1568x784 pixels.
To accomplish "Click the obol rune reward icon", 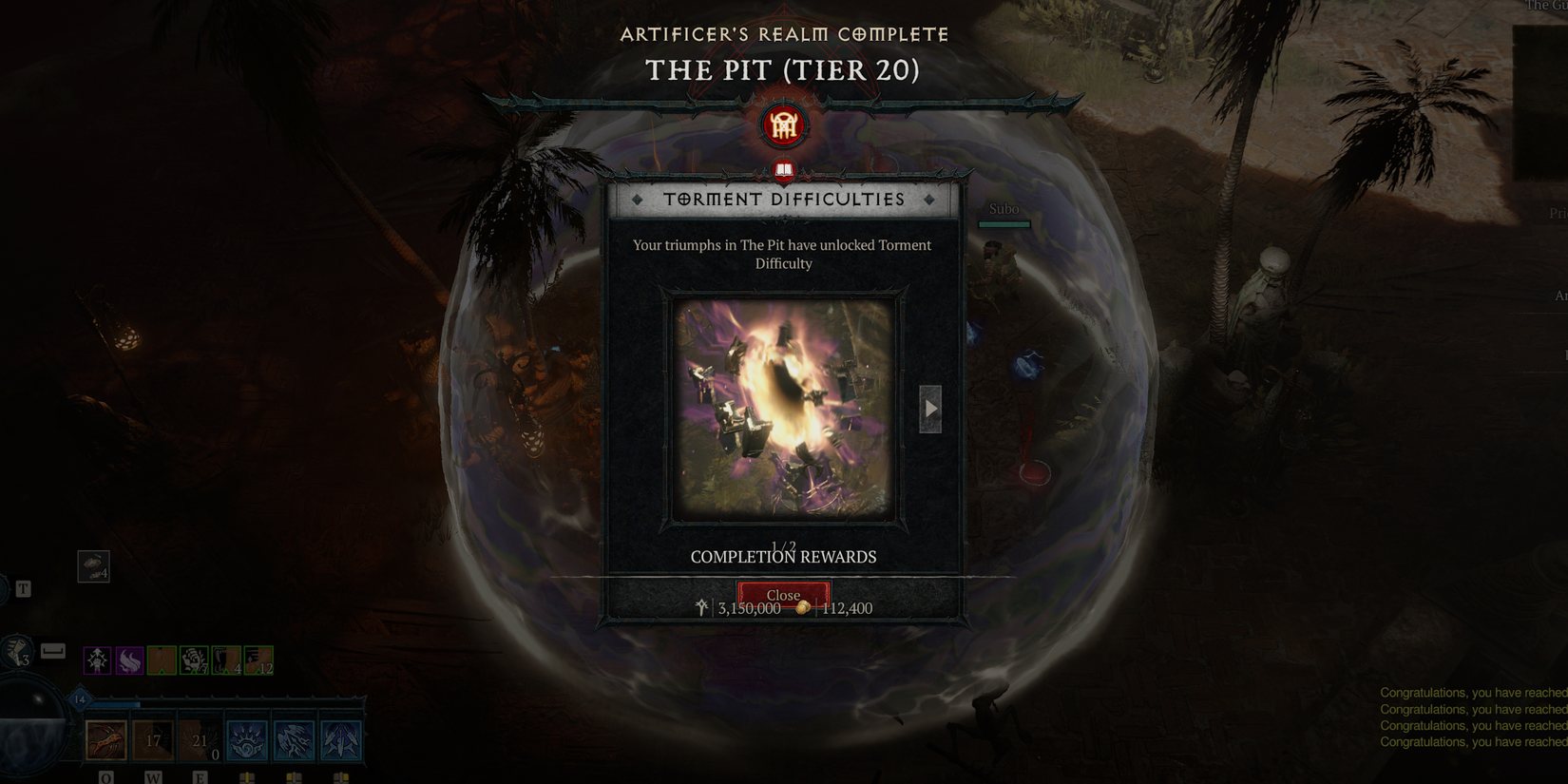I will pos(701,606).
